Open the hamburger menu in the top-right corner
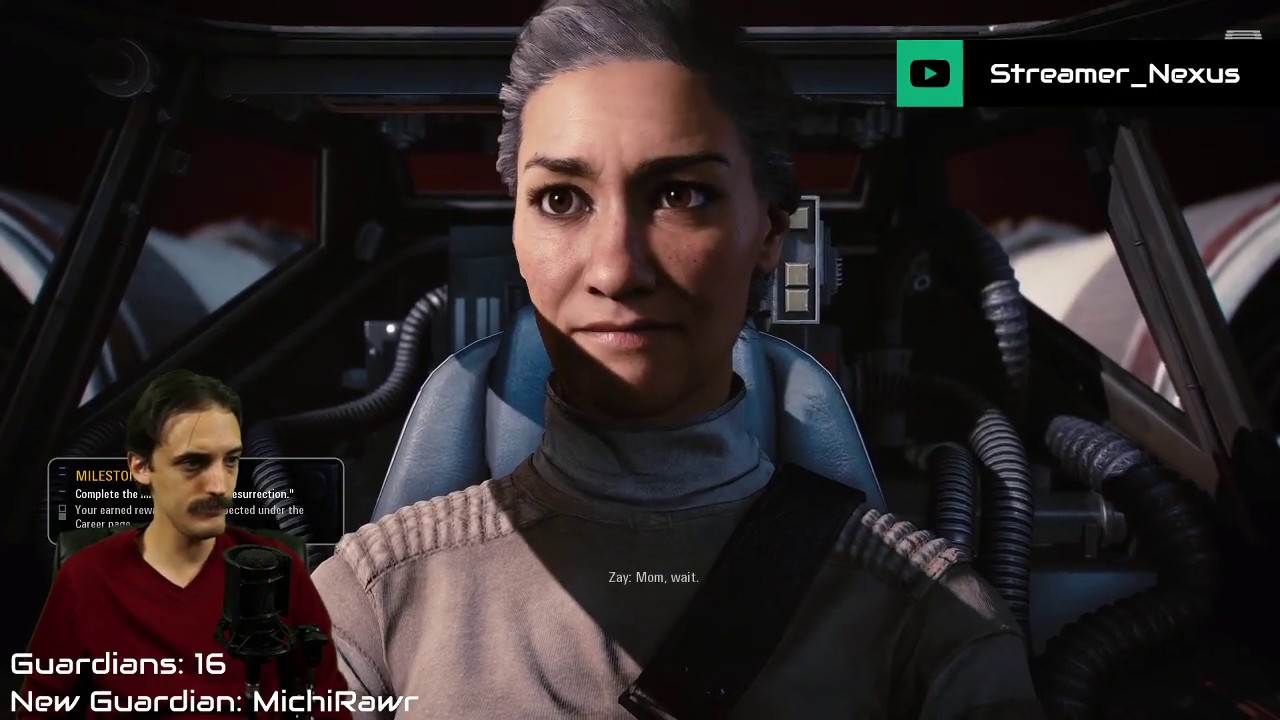 1243,36
